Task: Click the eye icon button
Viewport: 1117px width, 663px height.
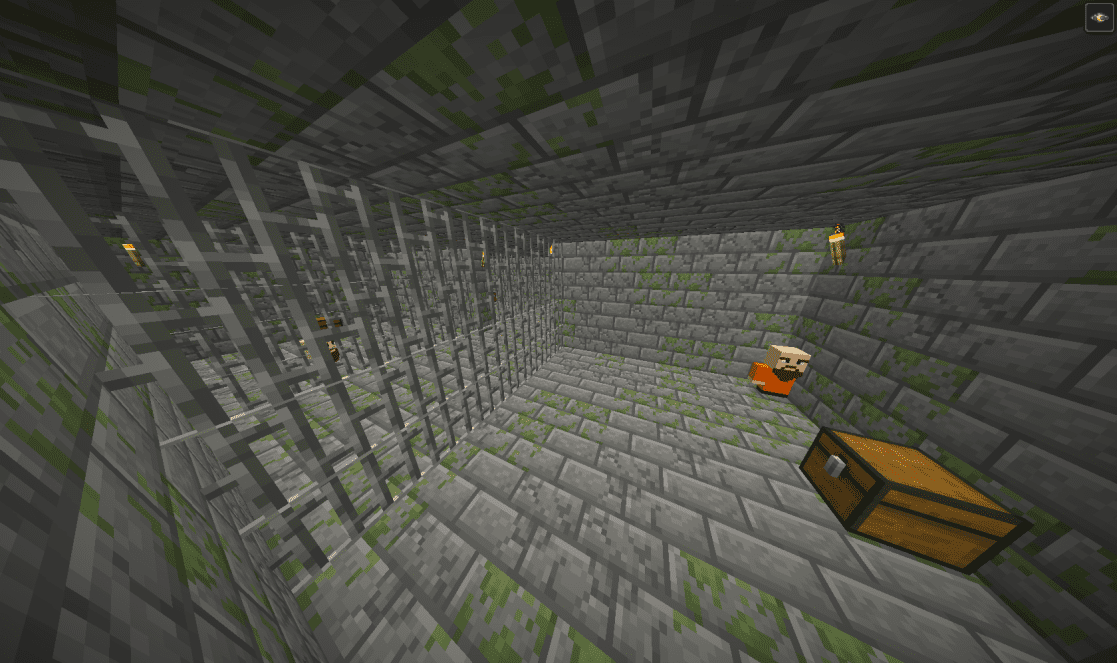Action: 1099,17
